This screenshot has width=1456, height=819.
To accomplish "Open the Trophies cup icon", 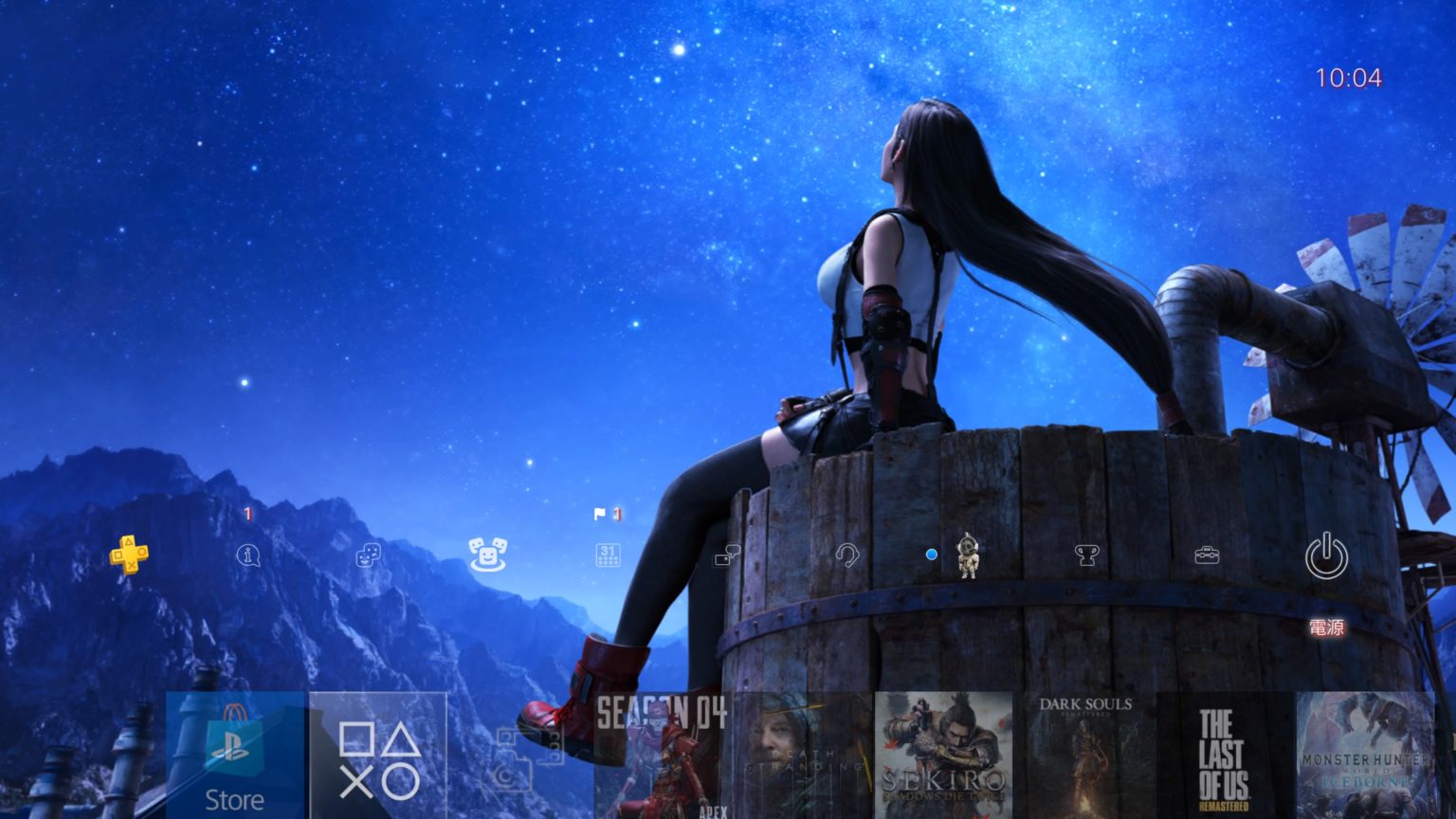I will 1086,555.
